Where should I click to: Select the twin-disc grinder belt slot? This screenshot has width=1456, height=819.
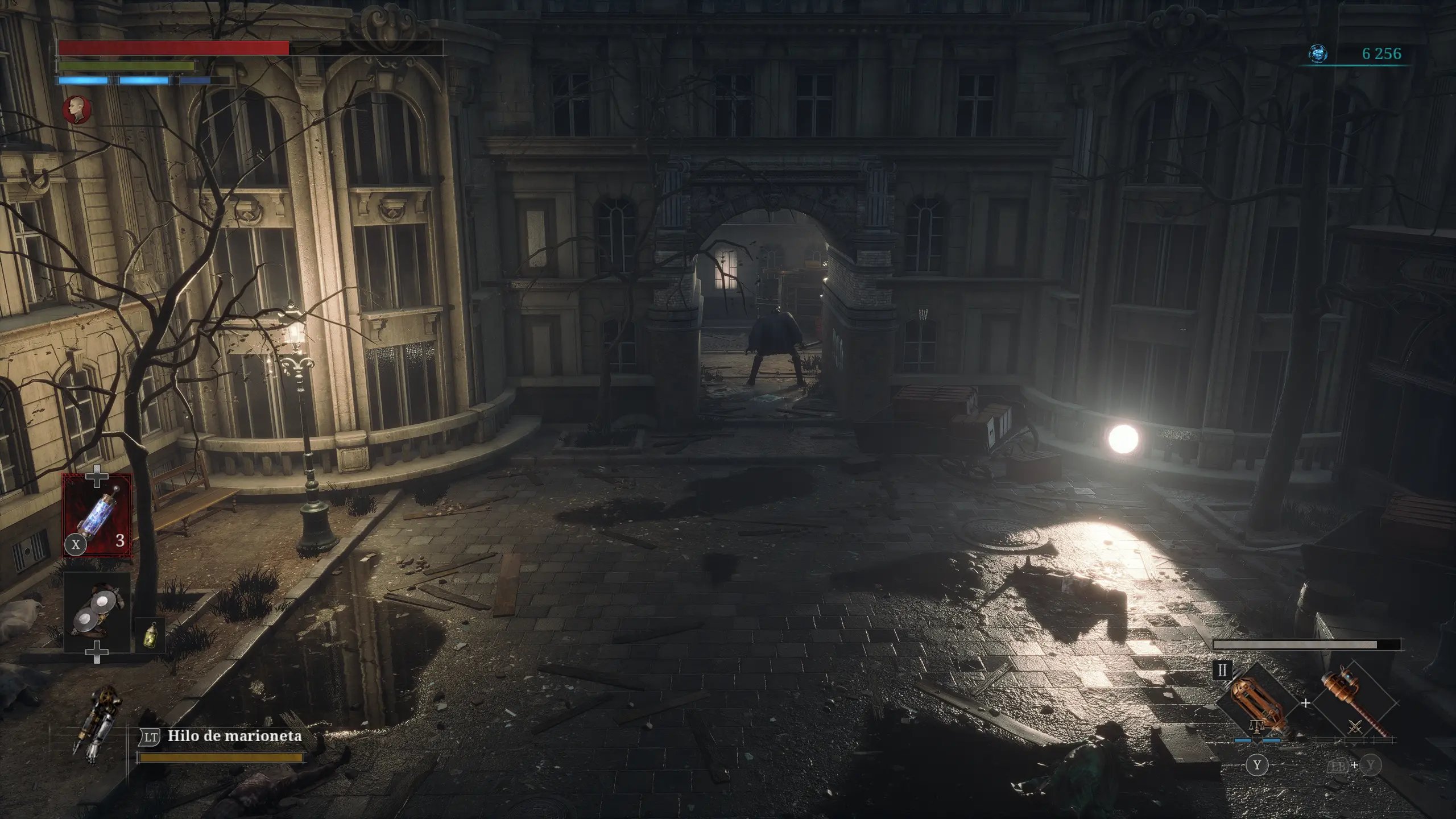(x=97, y=612)
